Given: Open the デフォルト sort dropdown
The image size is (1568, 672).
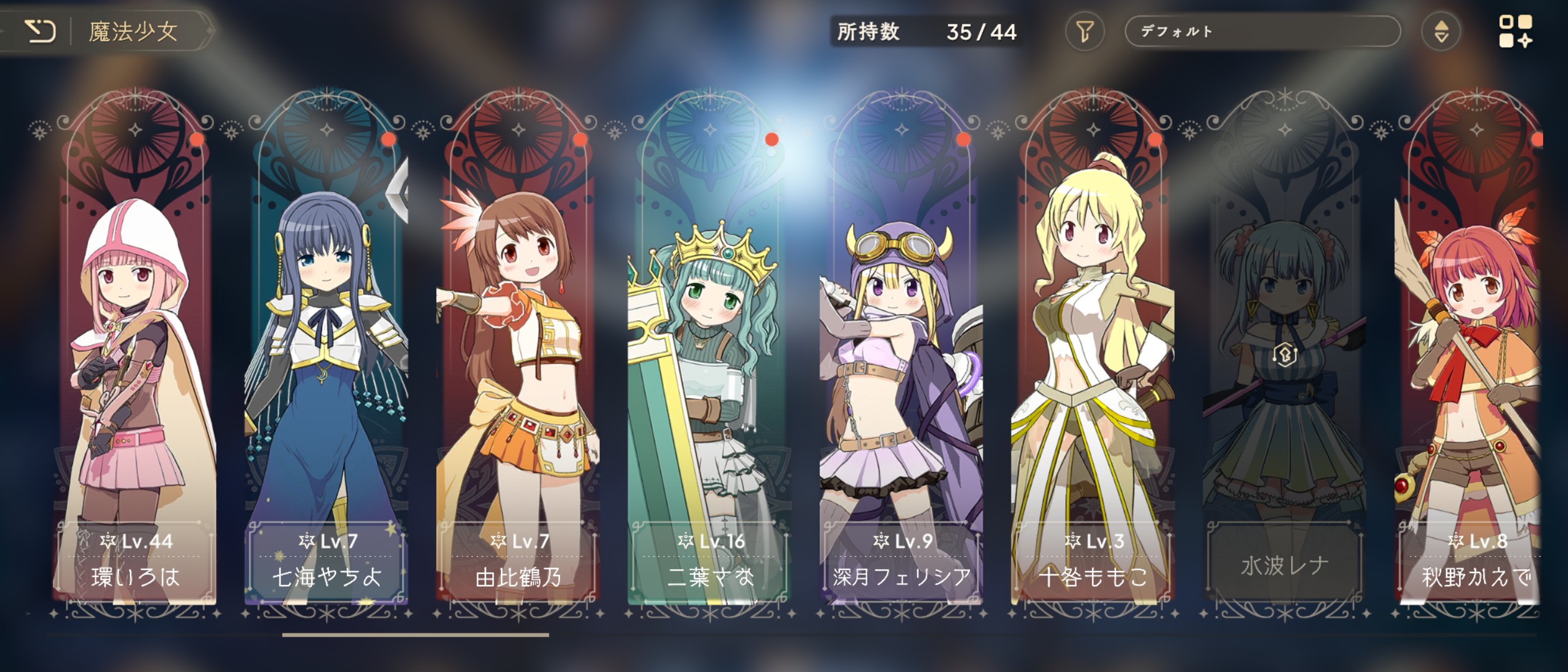Looking at the screenshot, I should [x=1262, y=31].
